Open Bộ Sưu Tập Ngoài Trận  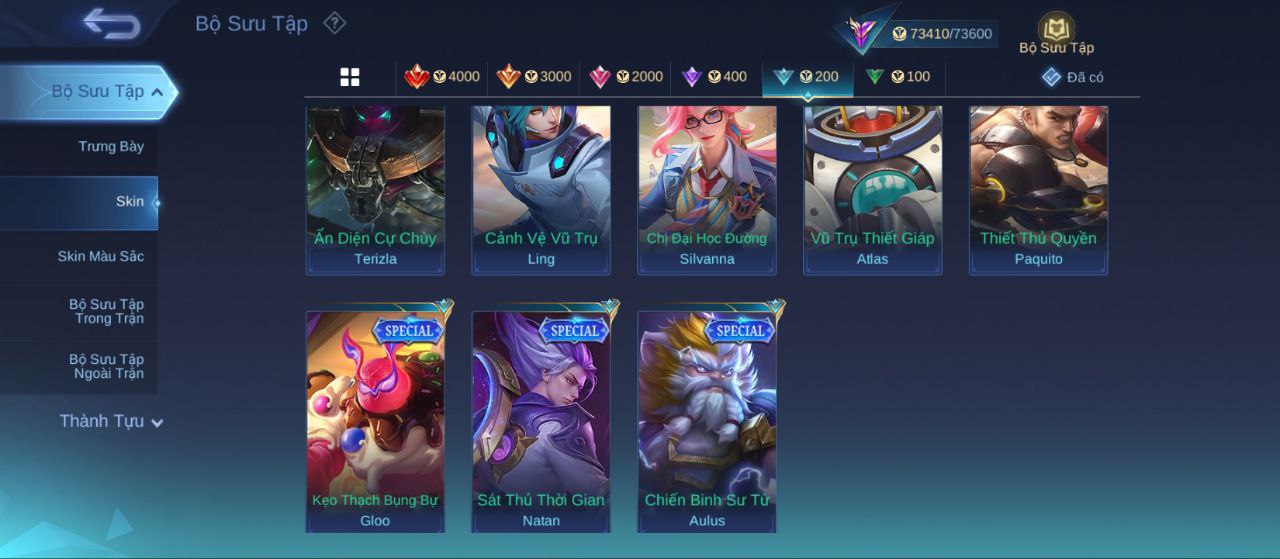click(105, 367)
